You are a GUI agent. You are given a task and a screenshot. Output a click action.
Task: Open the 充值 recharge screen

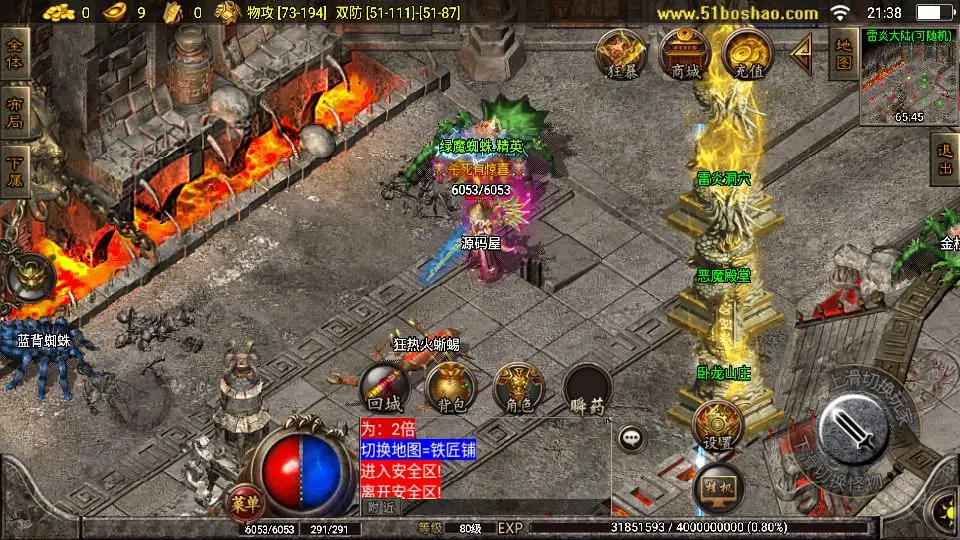pyautogui.click(x=747, y=54)
